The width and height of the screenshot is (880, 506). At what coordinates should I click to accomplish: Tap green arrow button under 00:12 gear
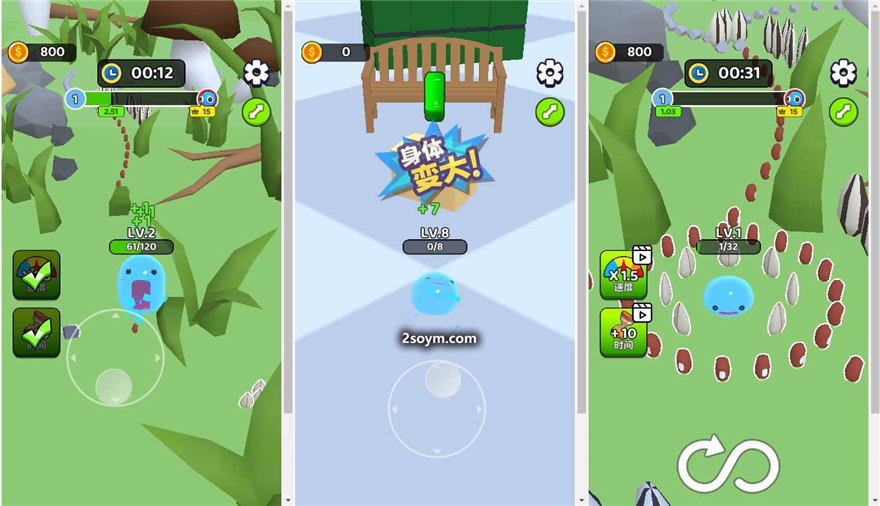pos(257,111)
